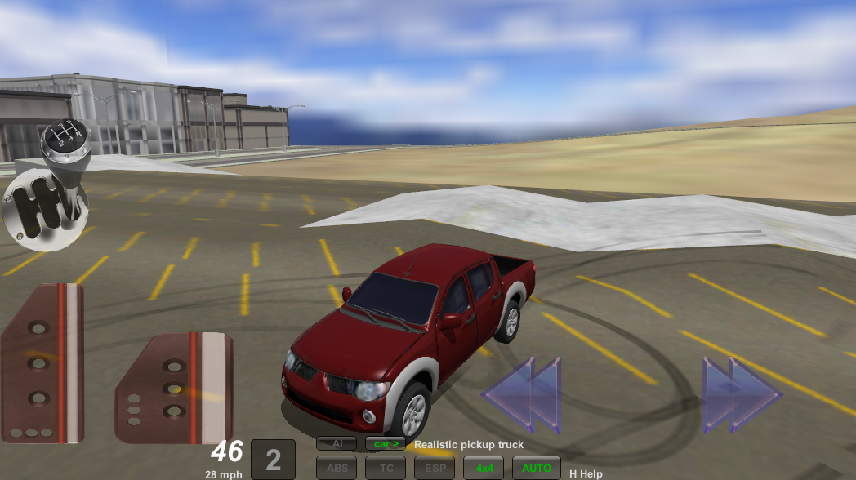Screen dimensions: 856x480
Task: Turn on TC traction control
Action: [385, 466]
